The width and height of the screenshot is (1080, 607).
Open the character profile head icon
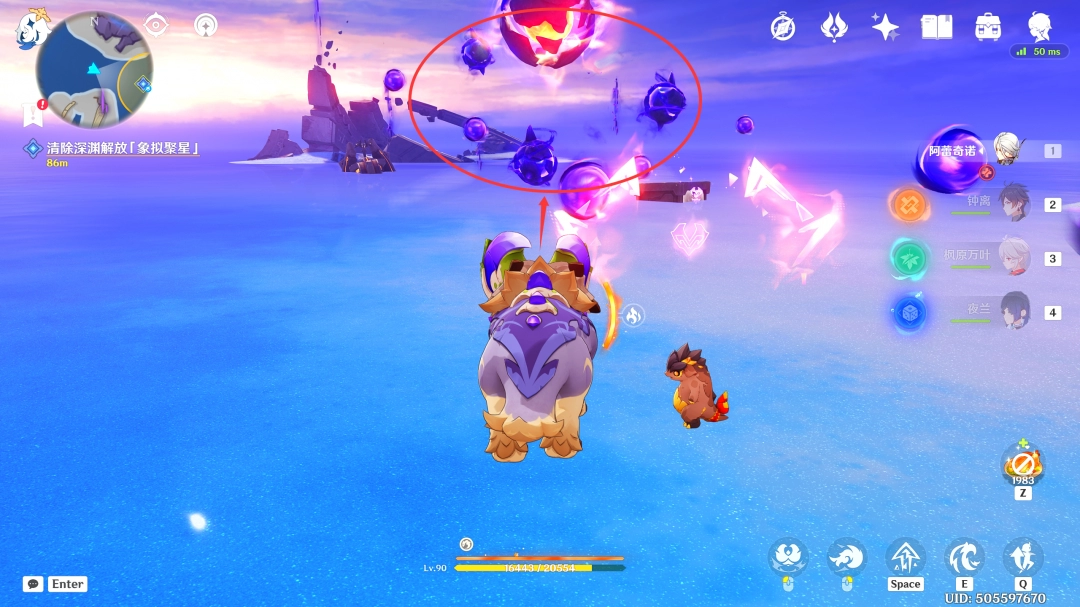(x=1041, y=27)
